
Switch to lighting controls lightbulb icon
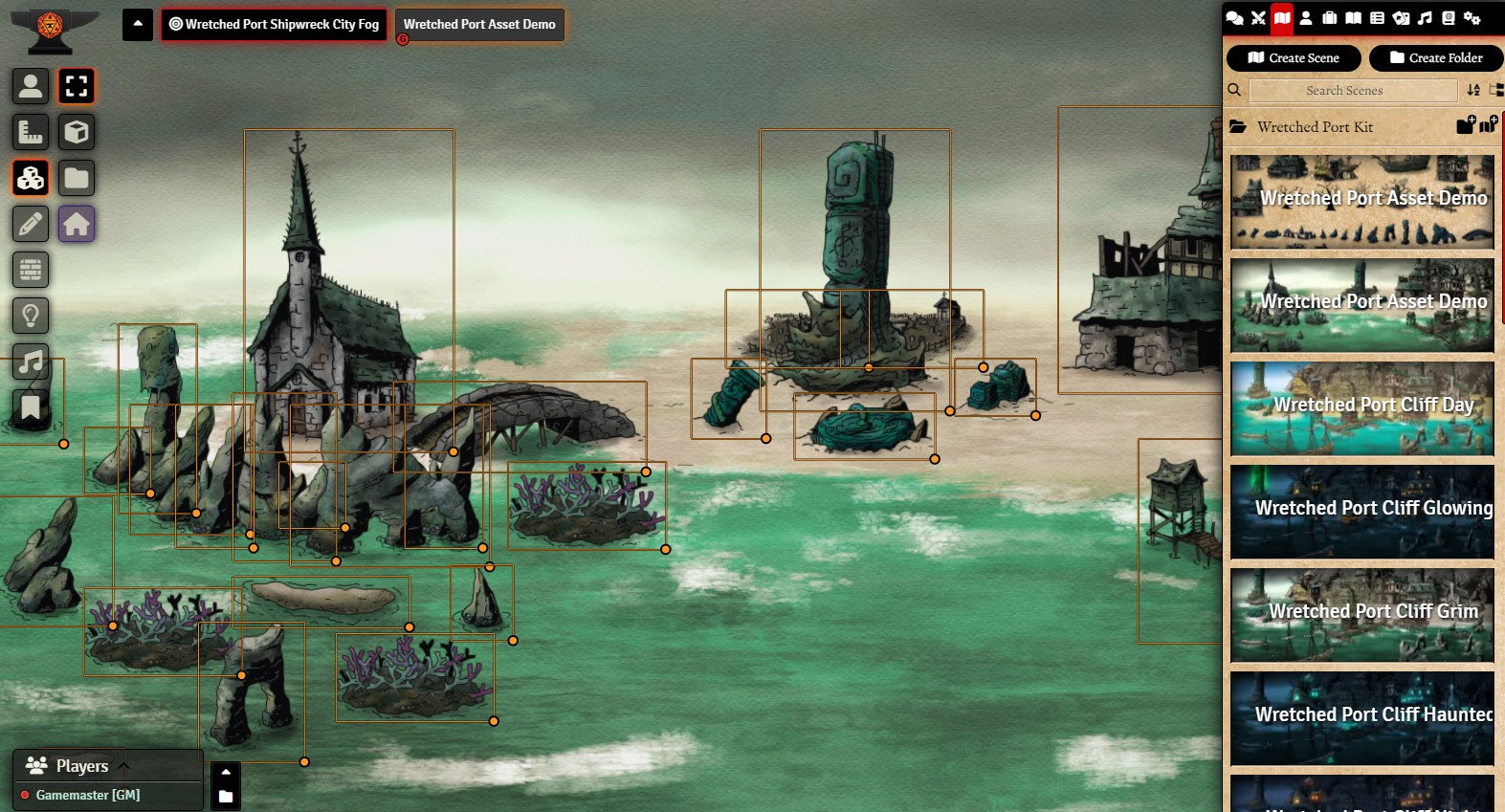pyautogui.click(x=31, y=316)
